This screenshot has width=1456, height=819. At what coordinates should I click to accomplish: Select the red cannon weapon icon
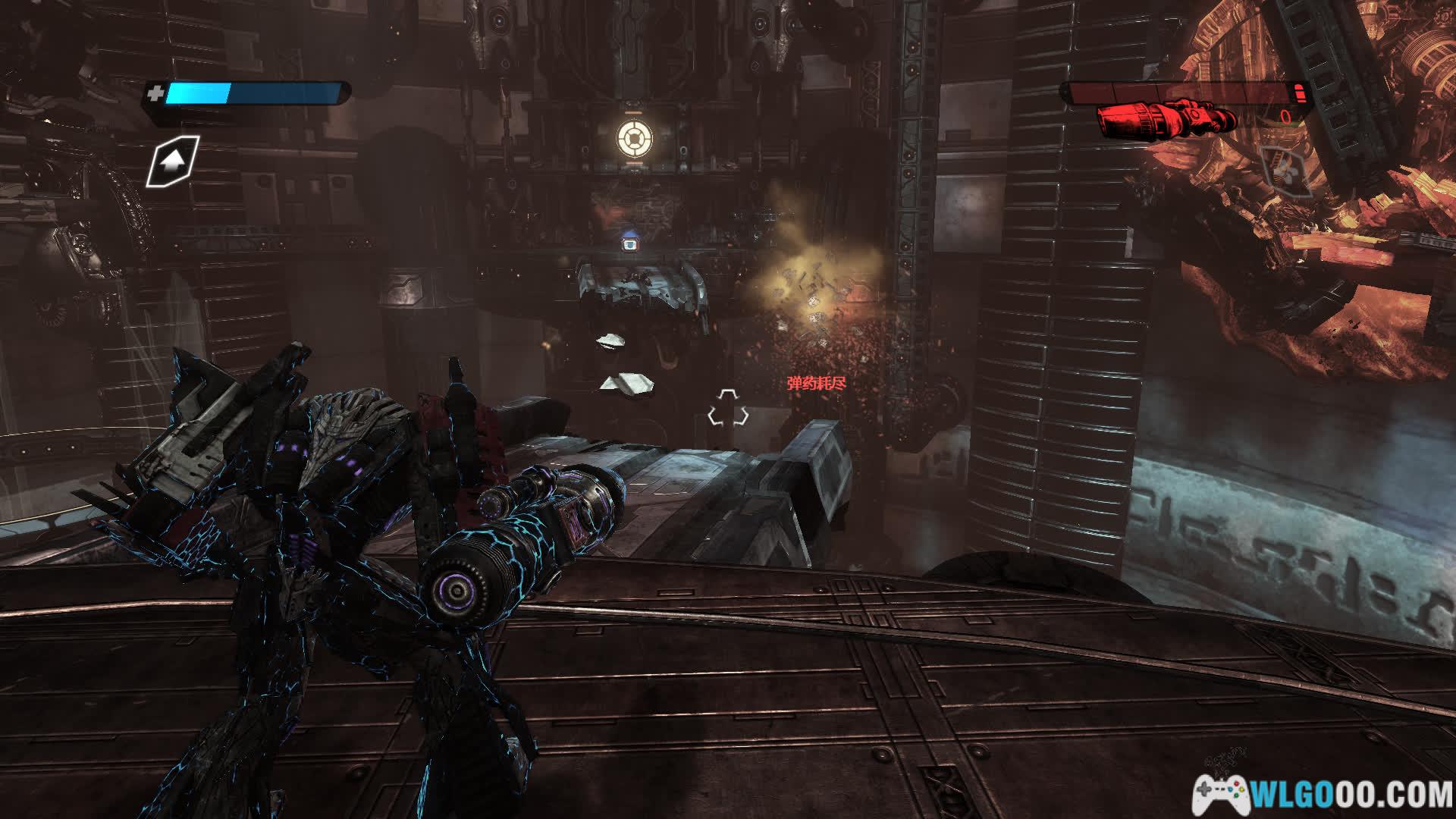[x=1166, y=118]
